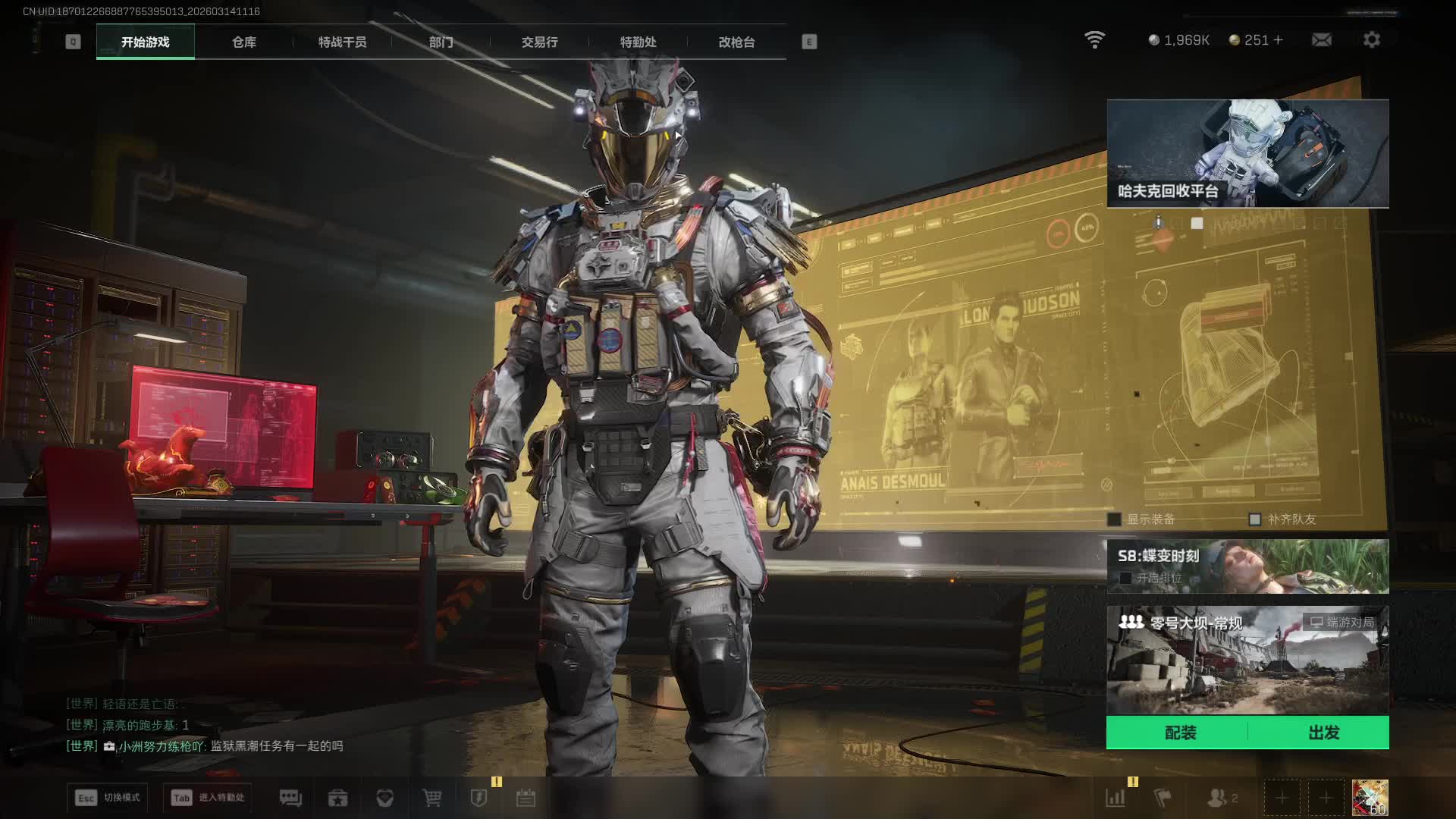Click the green 配装 button
Viewport: 1456px width, 819px height.
pyautogui.click(x=1180, y=733)
